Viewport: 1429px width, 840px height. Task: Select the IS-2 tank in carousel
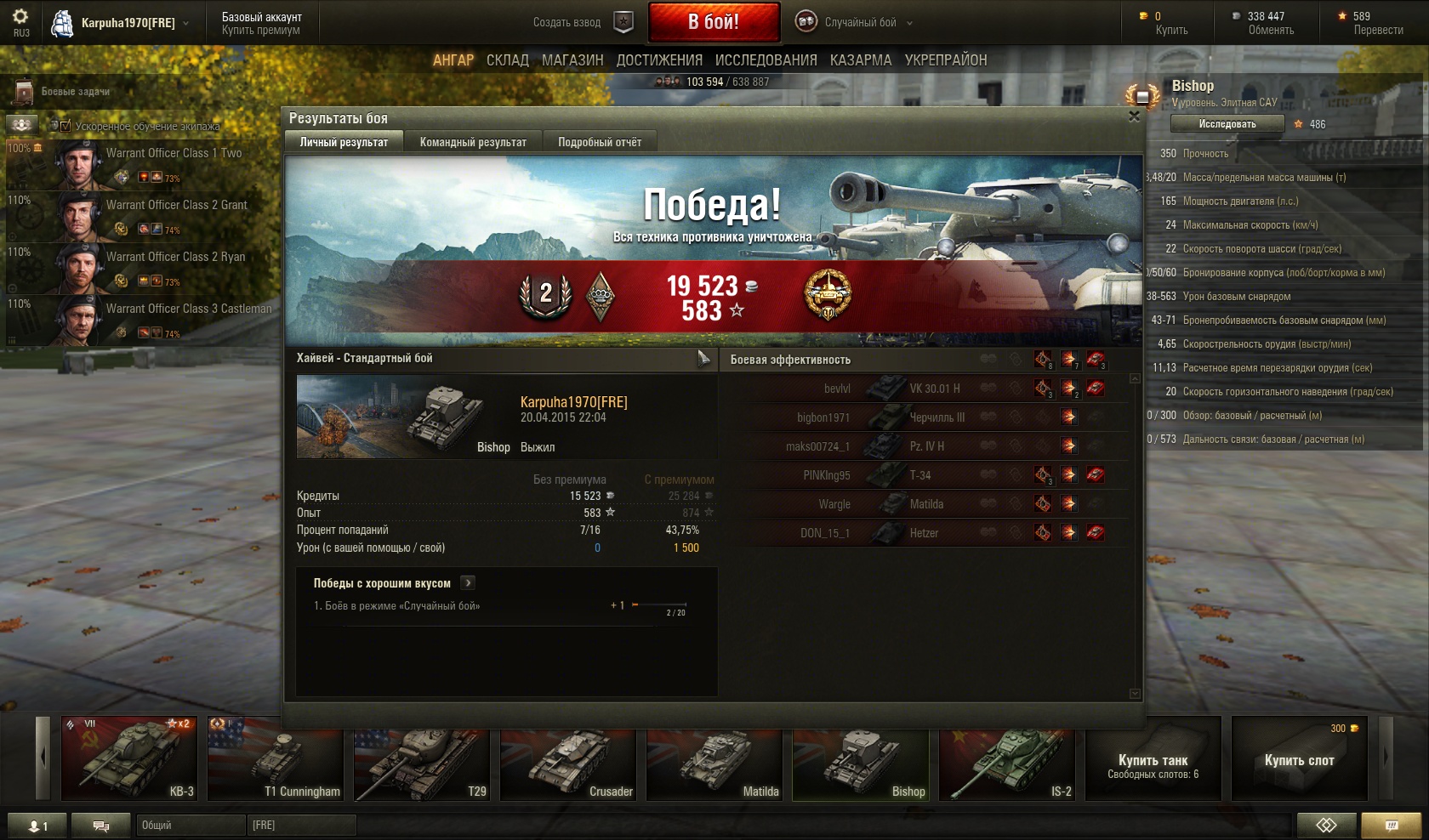[1007, 758]
